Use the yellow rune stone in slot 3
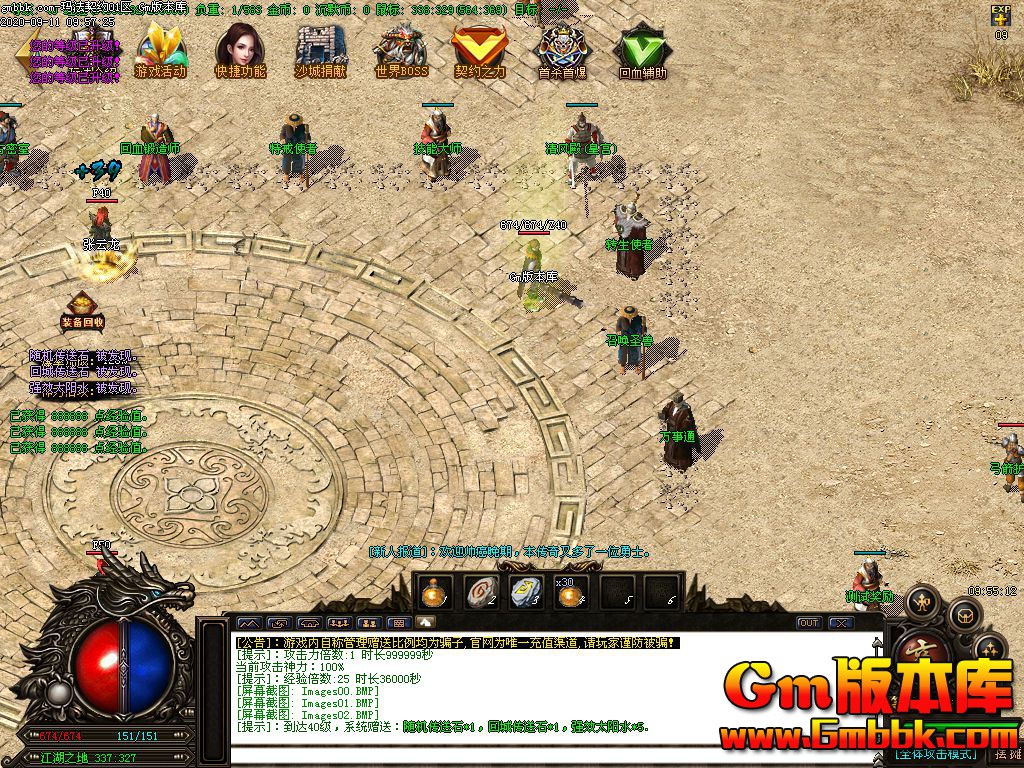The width and height of the screenshot is (1024, 768). coord(524,593)
